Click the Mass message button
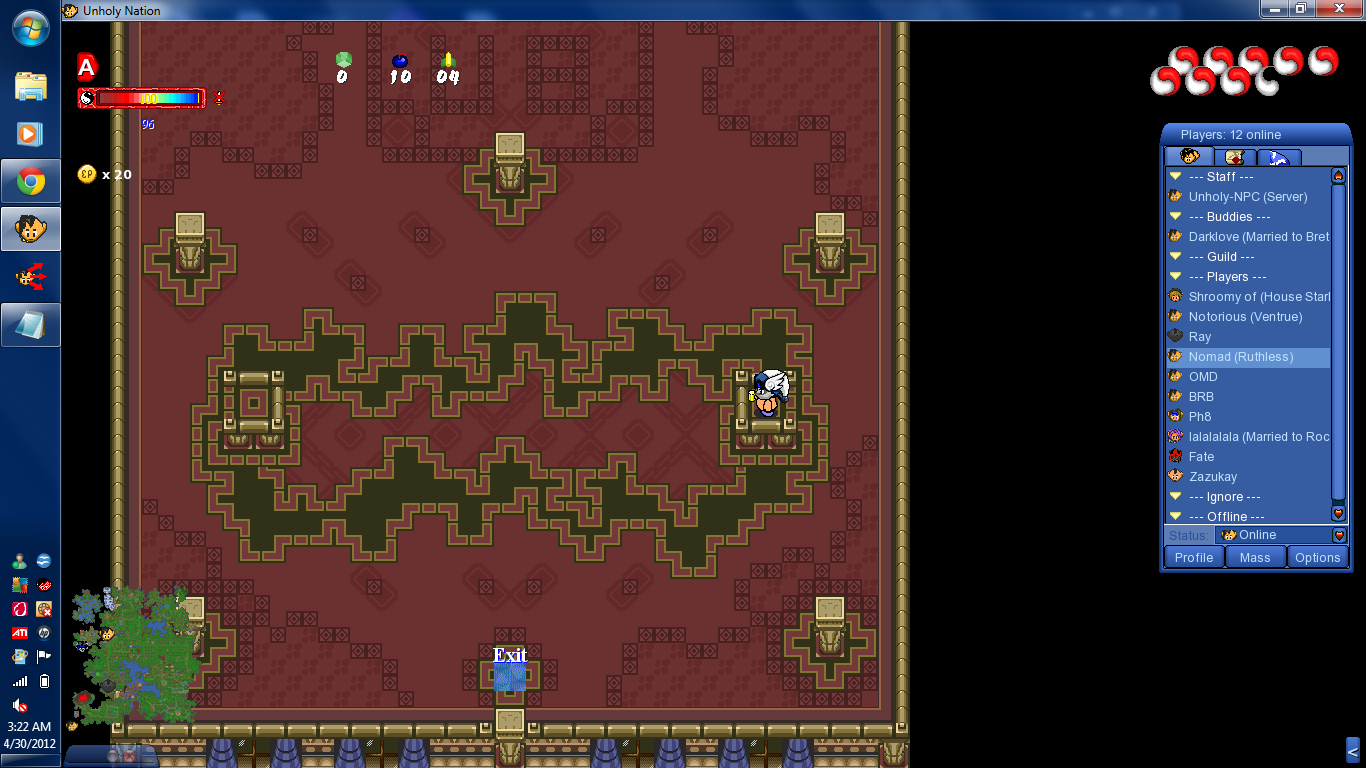The image size is (1366, 768). pos(1255,558)
